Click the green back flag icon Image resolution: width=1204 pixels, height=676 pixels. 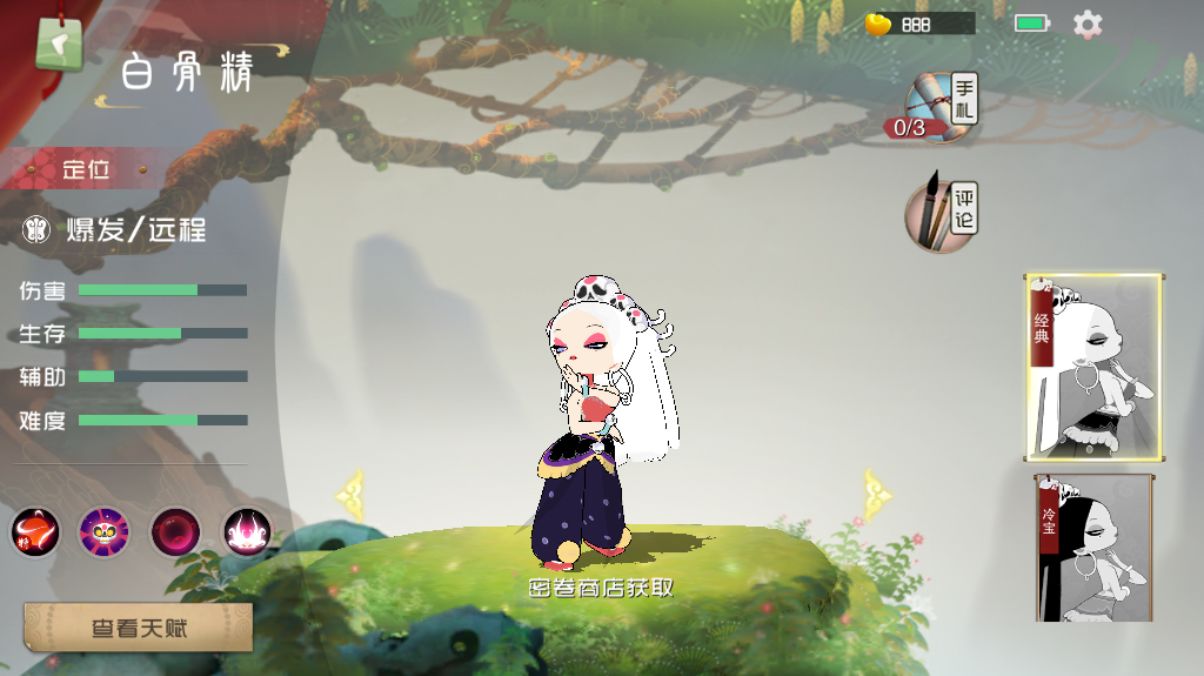tap(59, 44)
